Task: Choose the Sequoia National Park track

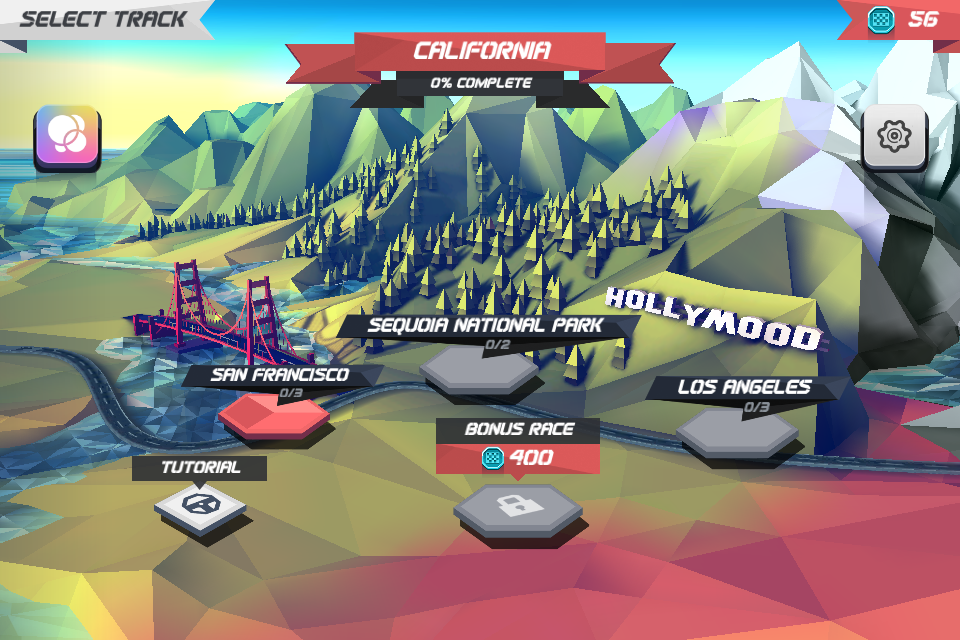Action: [479, 370]
